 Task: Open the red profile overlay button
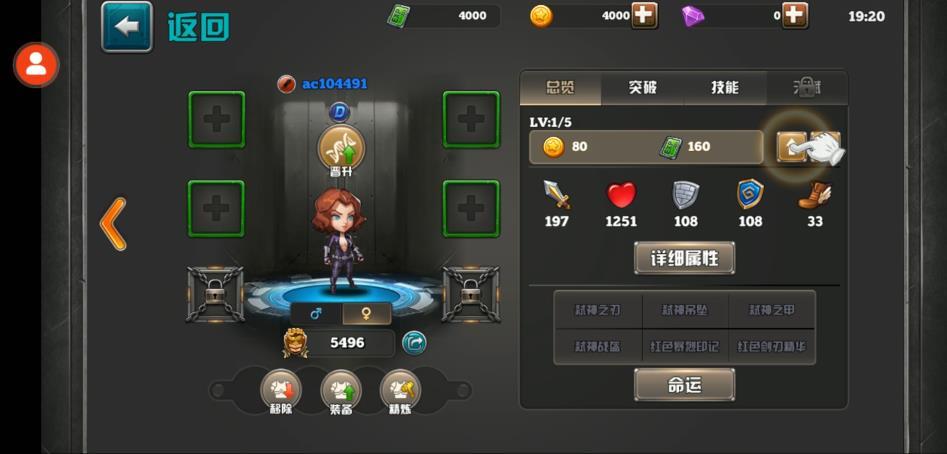coord(36,65)
